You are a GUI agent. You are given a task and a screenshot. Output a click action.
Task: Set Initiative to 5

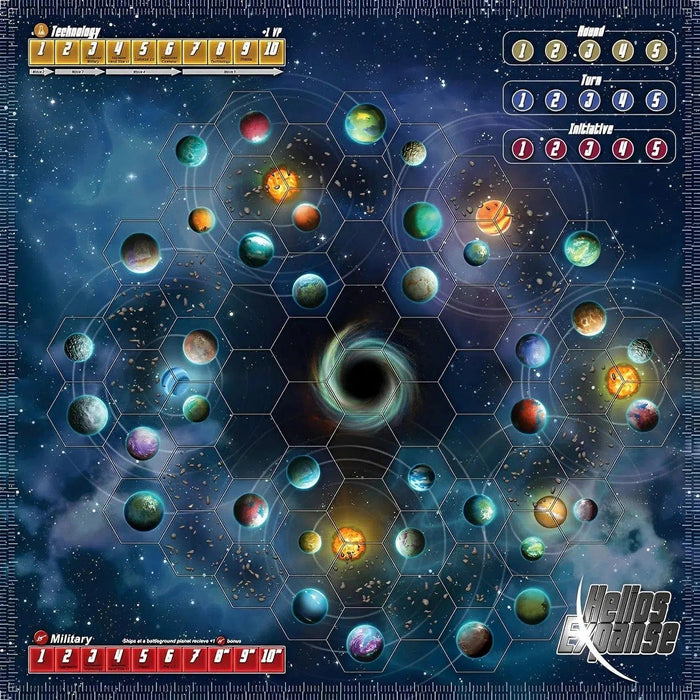[655, 149]
